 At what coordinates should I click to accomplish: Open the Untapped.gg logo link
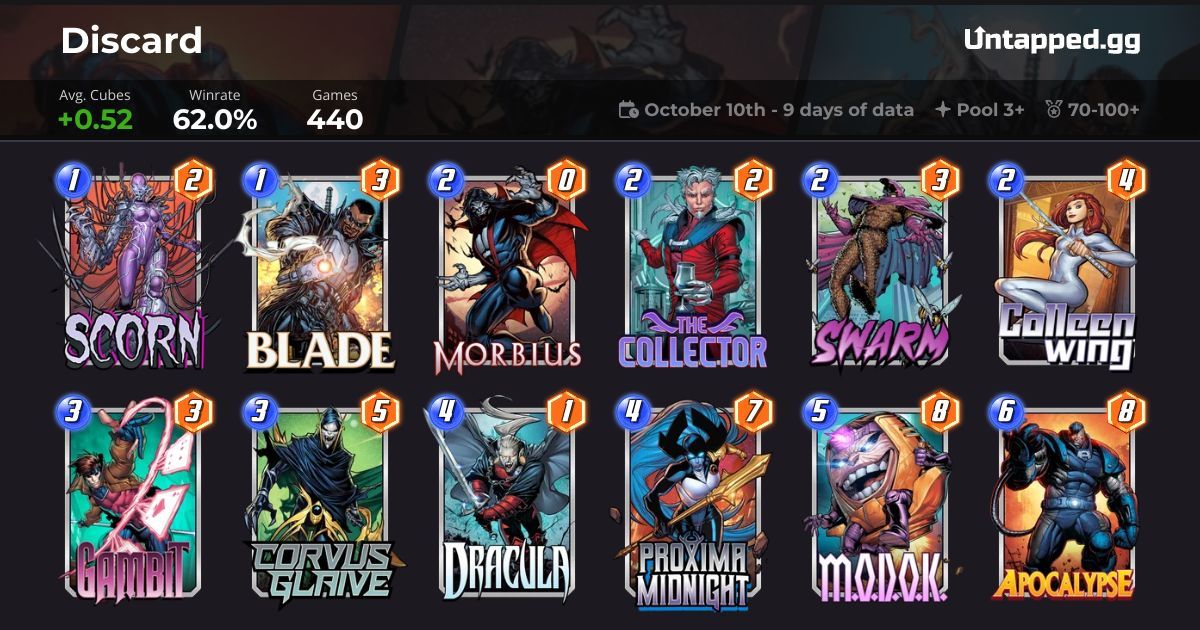point(1052,40)
